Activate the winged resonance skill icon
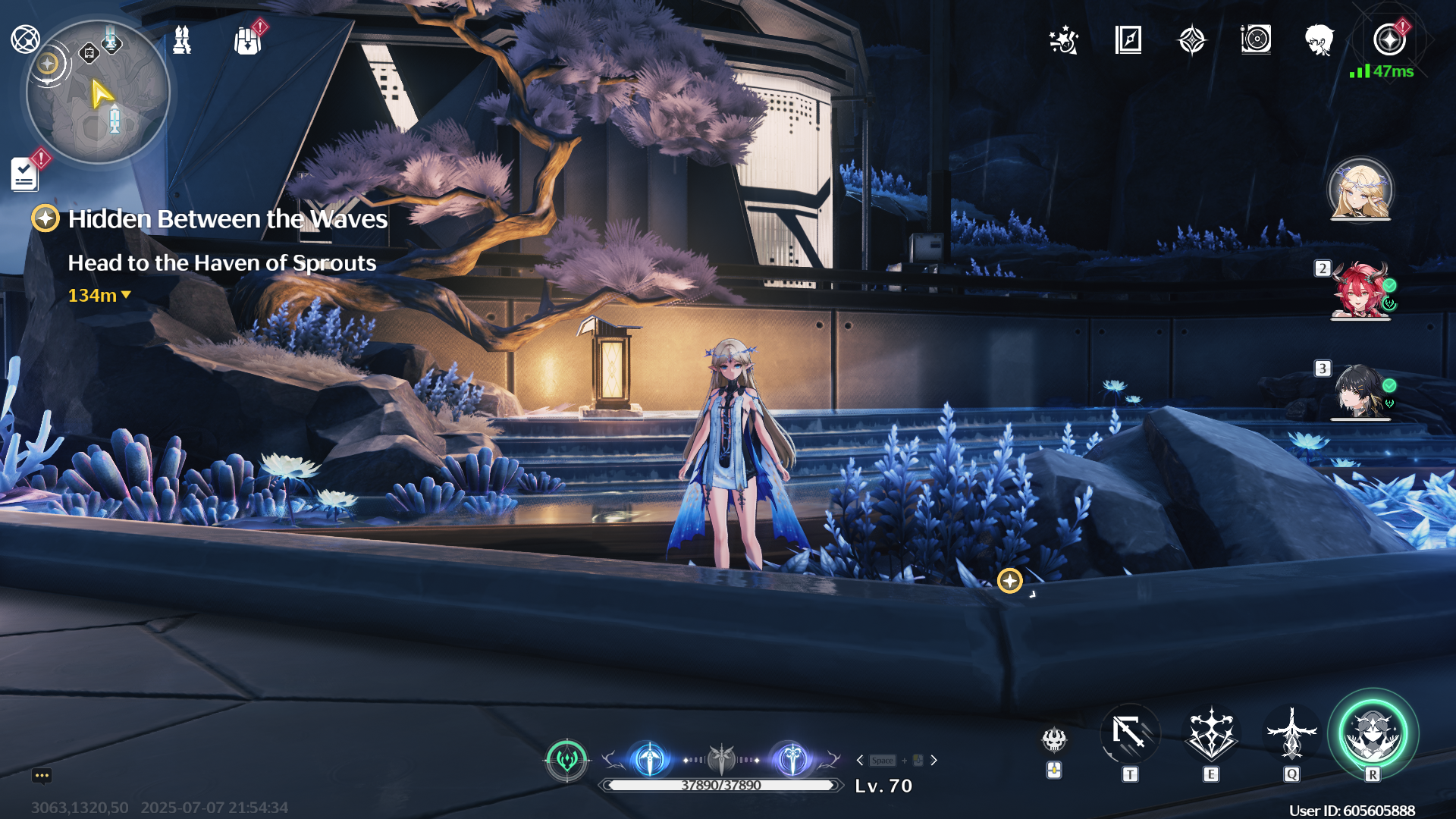Image resolution: width=1456 pixels, height=819 pixels. [1211, 733]
